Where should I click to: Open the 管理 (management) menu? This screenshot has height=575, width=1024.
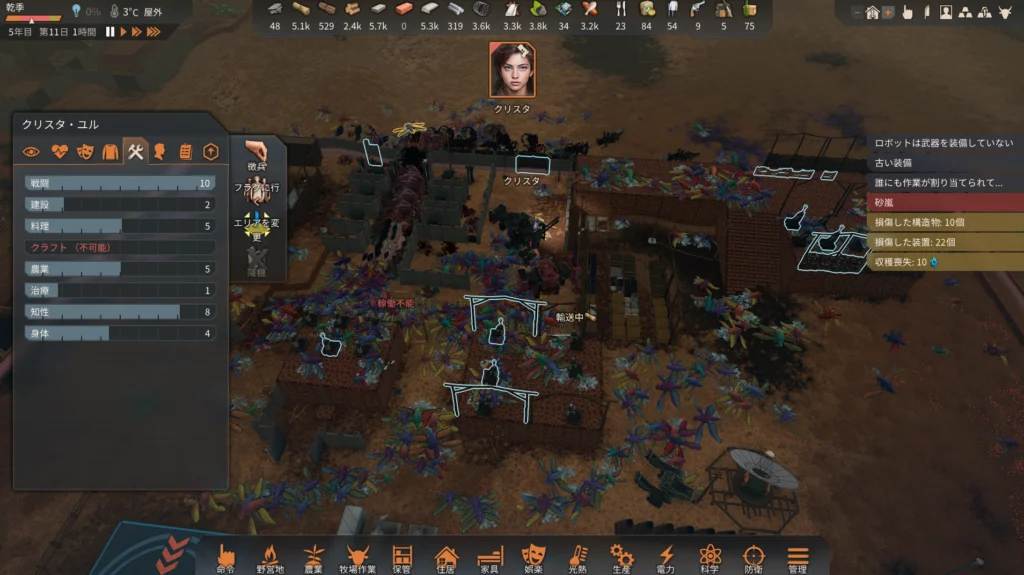[x=797, y=558]
